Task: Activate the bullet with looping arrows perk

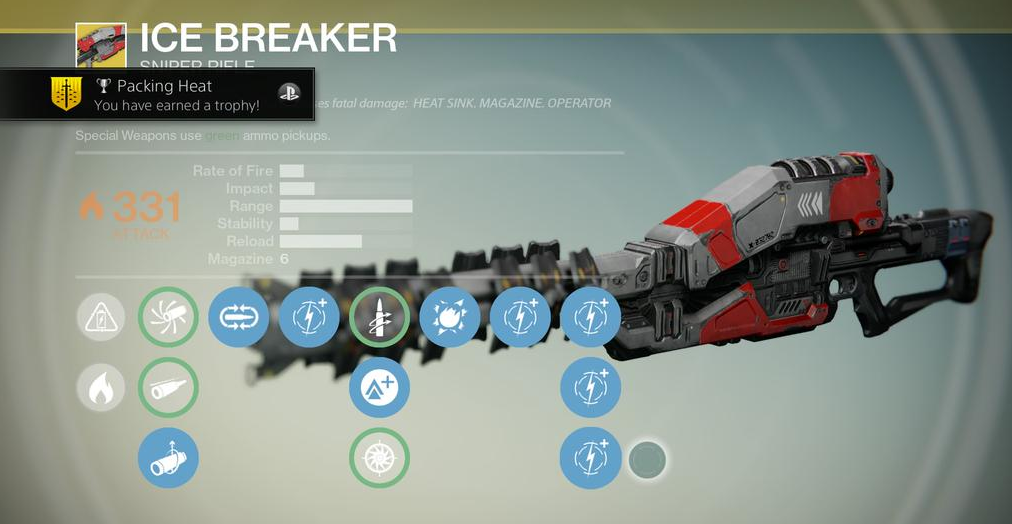Action: (238, 318)
